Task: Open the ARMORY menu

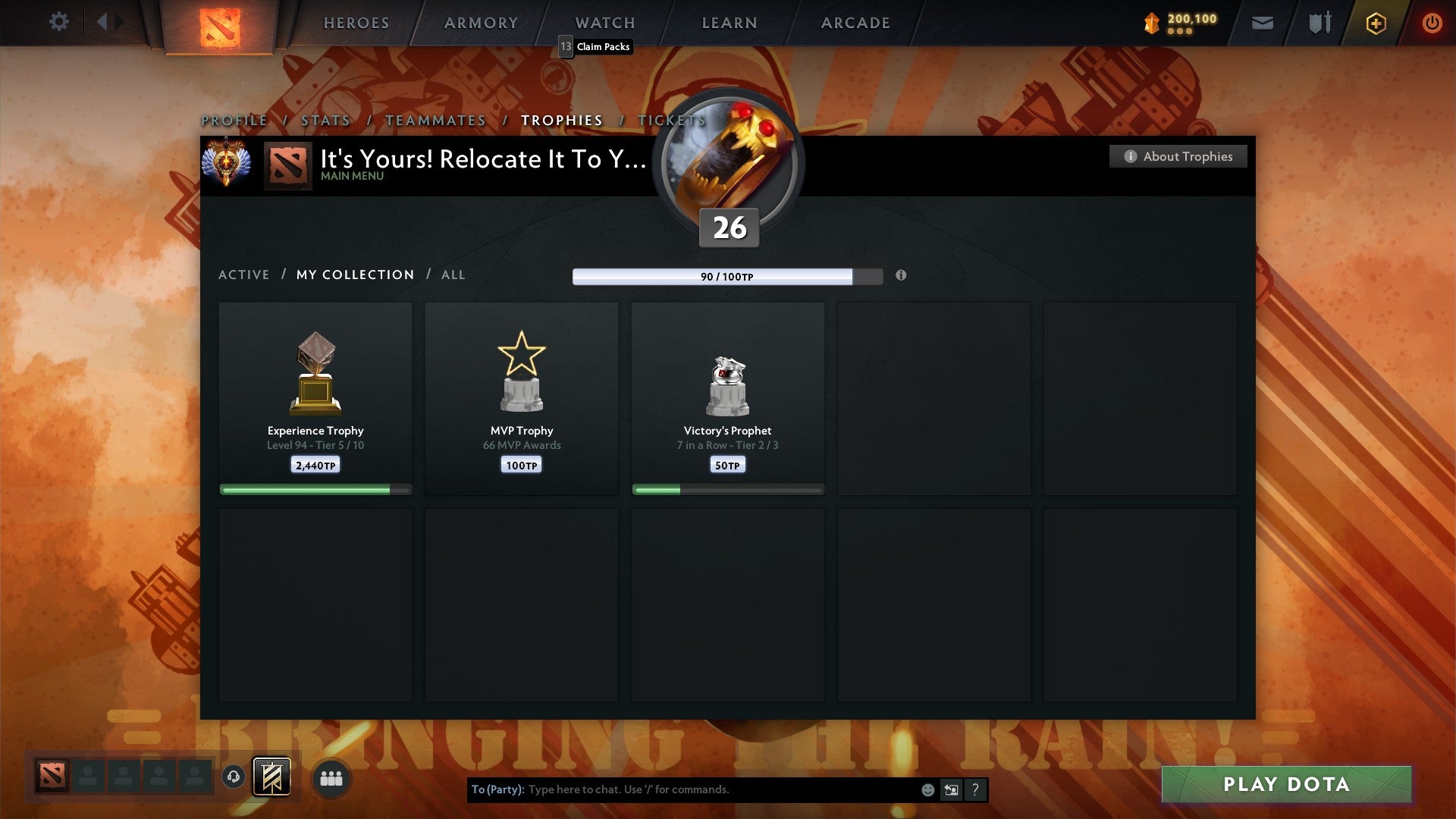Action: pyautogui.click(x=480, y=23)
